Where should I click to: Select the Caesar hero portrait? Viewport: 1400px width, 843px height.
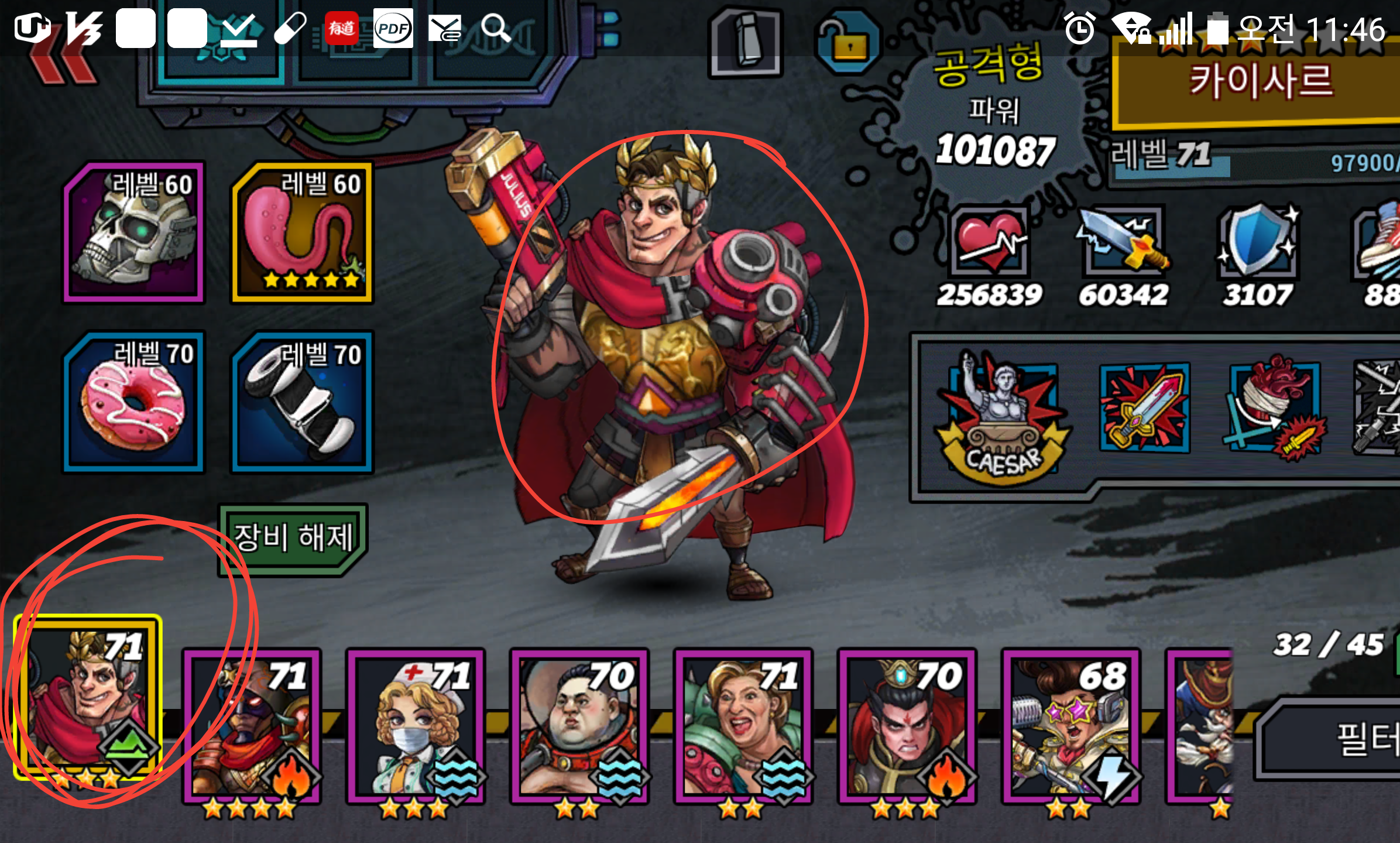[88, 698]
